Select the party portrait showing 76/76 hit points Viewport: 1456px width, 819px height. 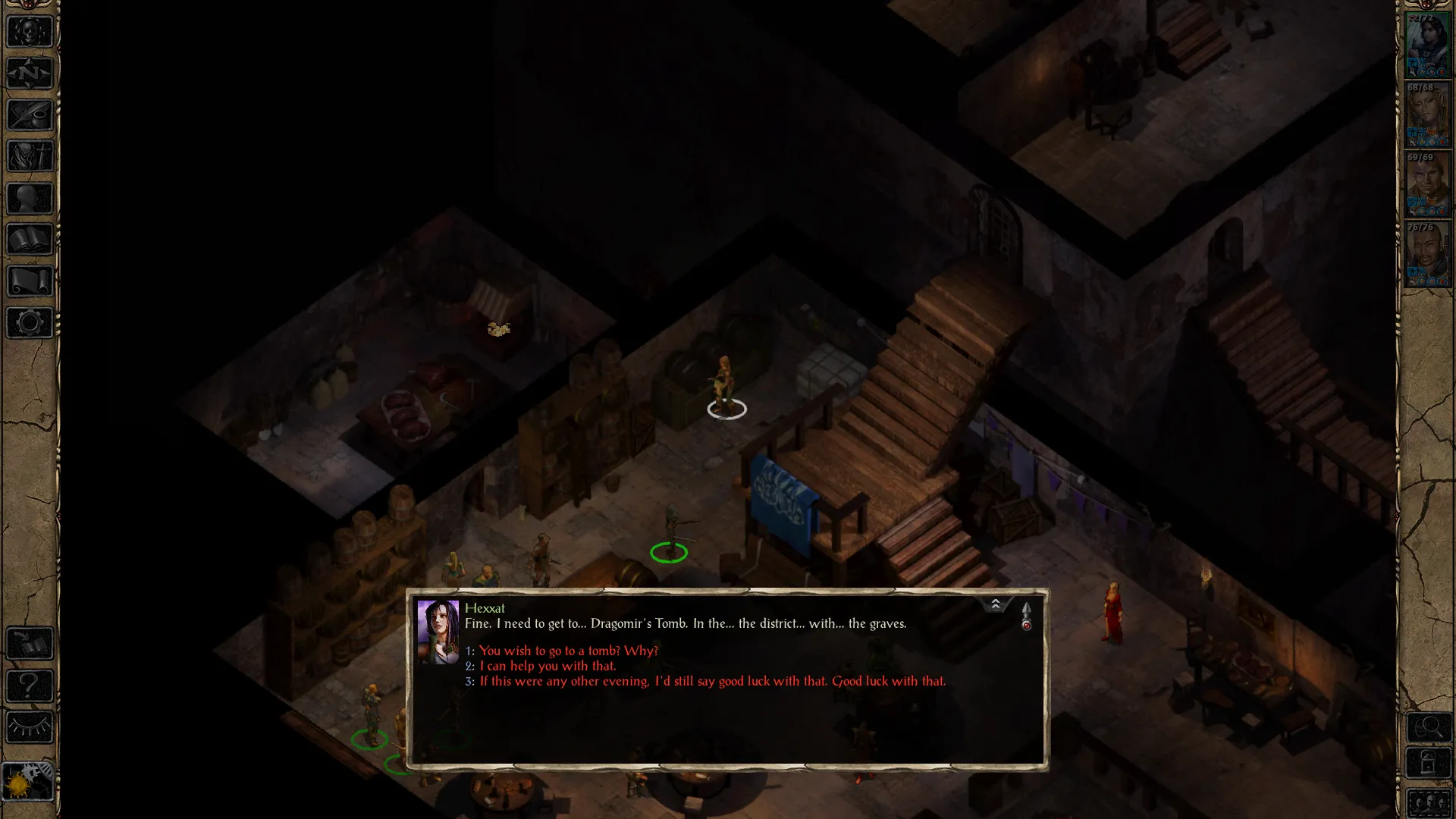click(x=1427, y=255)
